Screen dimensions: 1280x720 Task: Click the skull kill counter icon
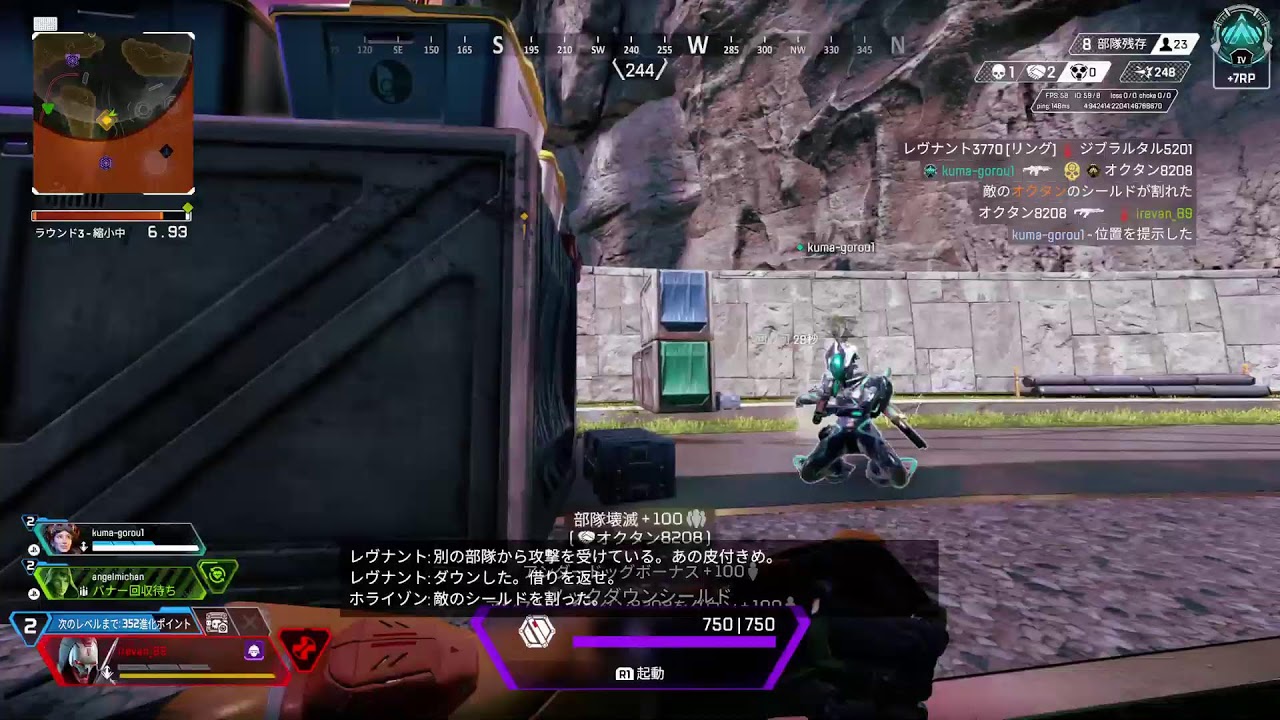pos(999,70)
